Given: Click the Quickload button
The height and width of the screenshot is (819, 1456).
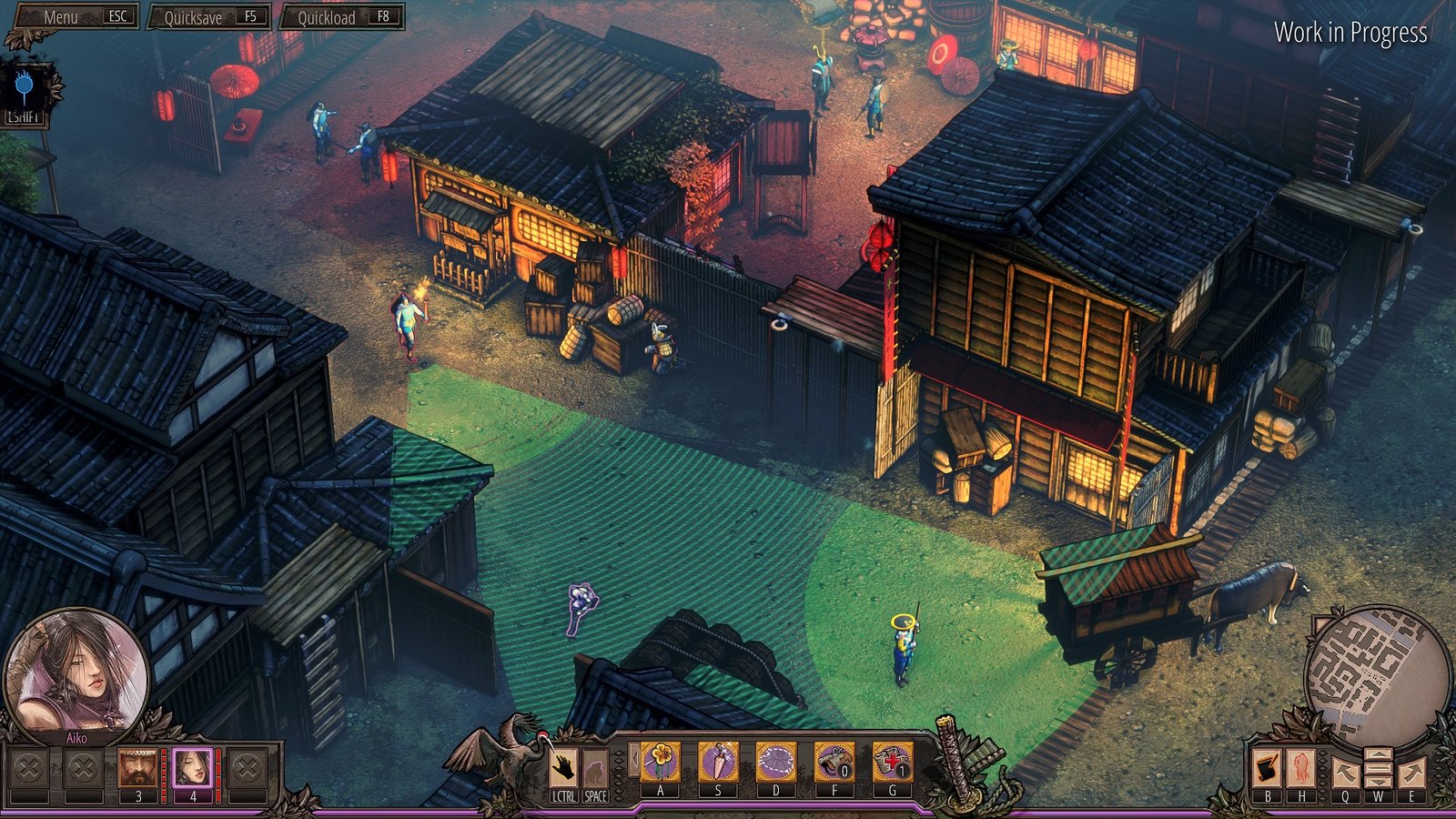Looking at the screenshot, I should (341, 16).
